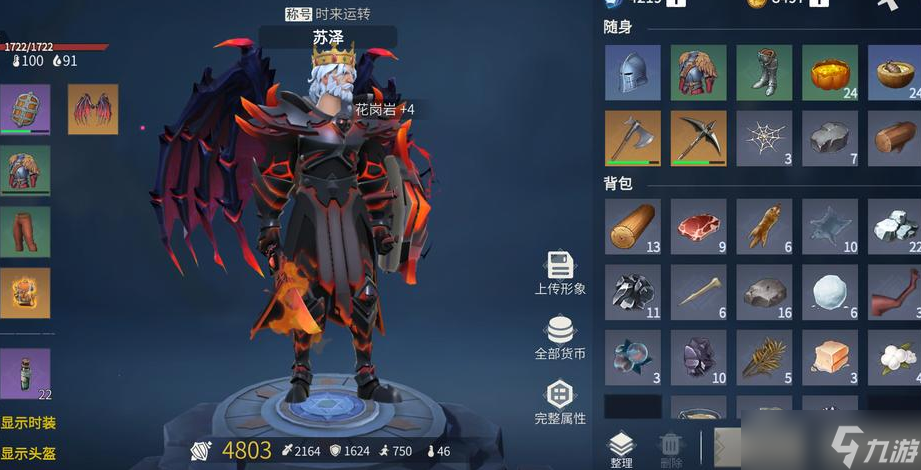Select the battle axe tool slot
Viewport: 921px width, 470px height.
click(633, 138)
